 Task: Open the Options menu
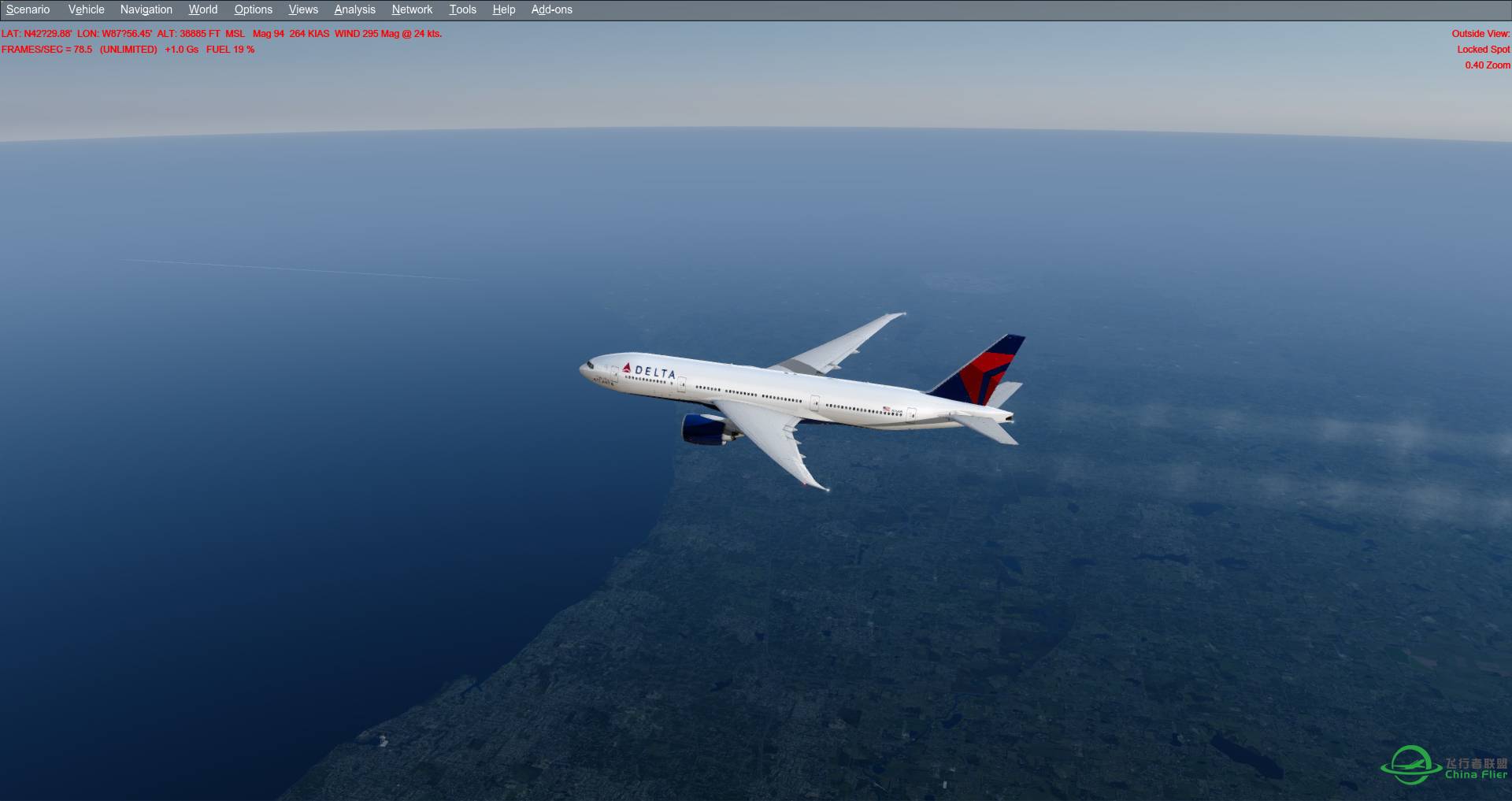(x=253, y=9)
